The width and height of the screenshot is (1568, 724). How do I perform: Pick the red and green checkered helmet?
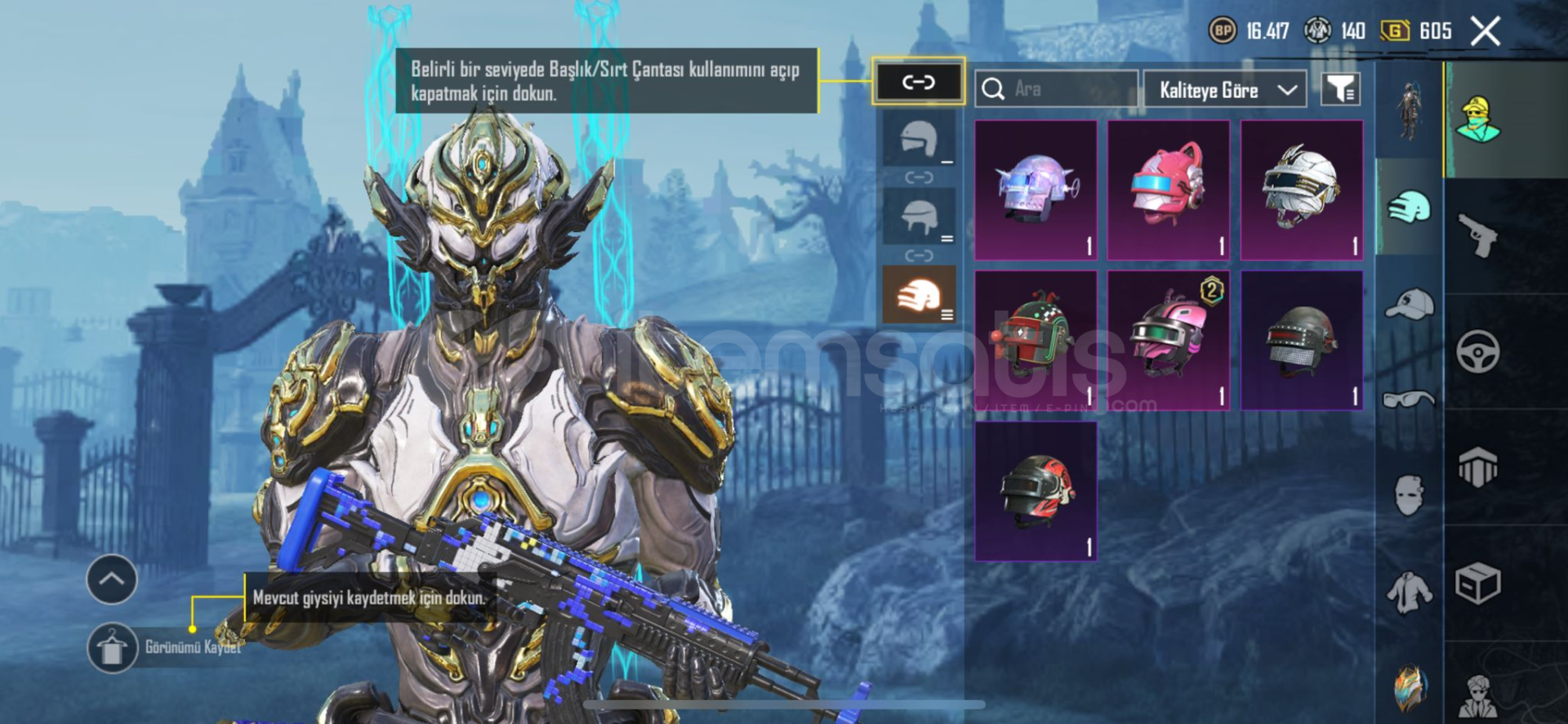pyautogui.click(x=1036, y=340)
